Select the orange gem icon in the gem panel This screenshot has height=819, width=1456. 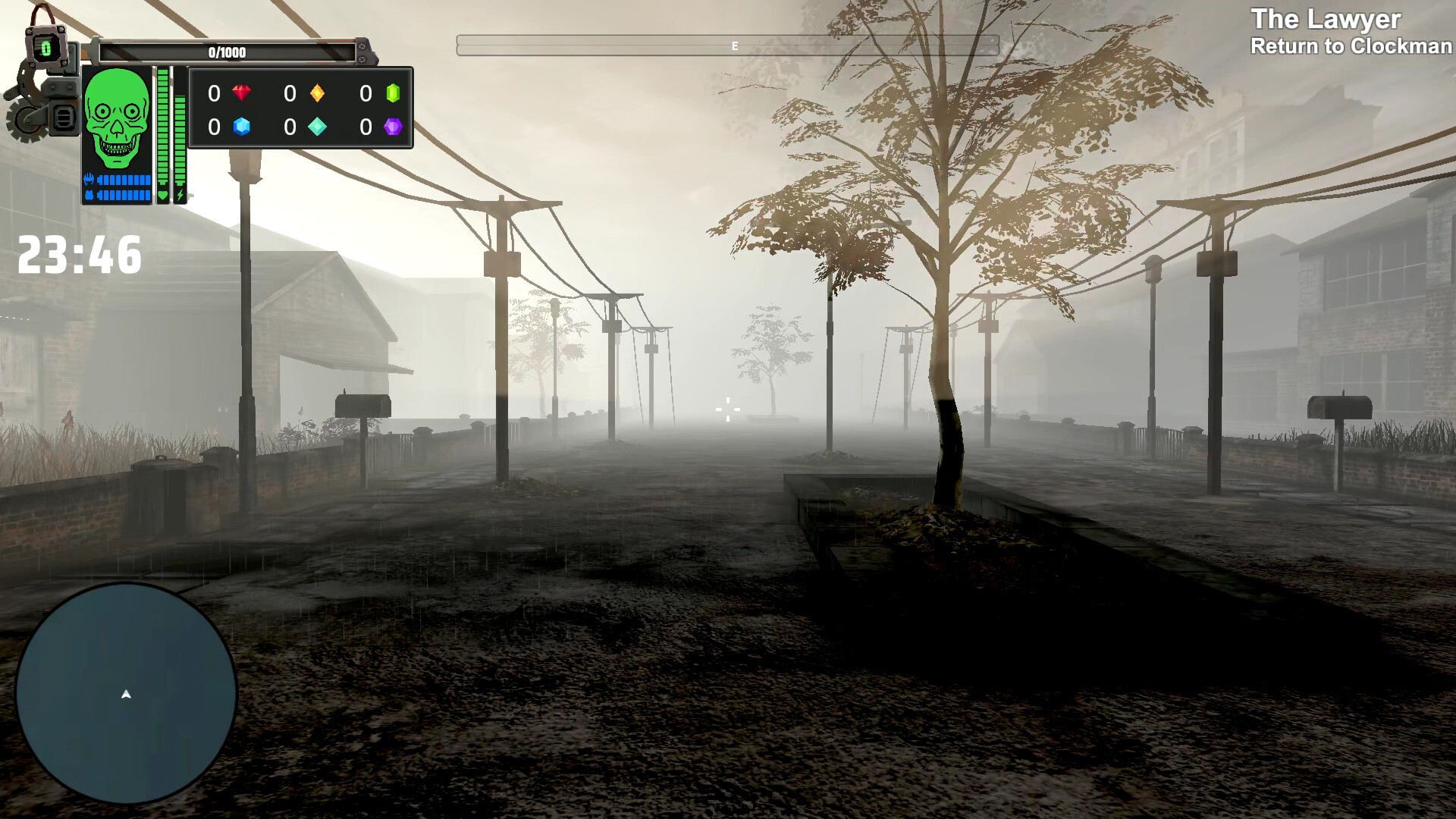tap(318, 93)
